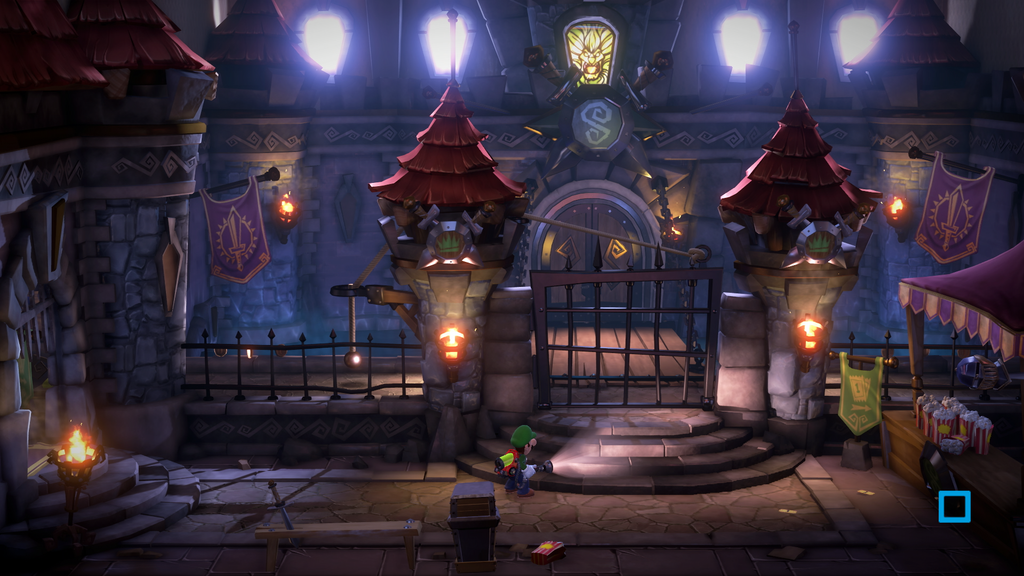Click the blue square overlay icon
The width and height of the screenshot is (1024, 576).
pyautogui.click(x=954, y=506)
